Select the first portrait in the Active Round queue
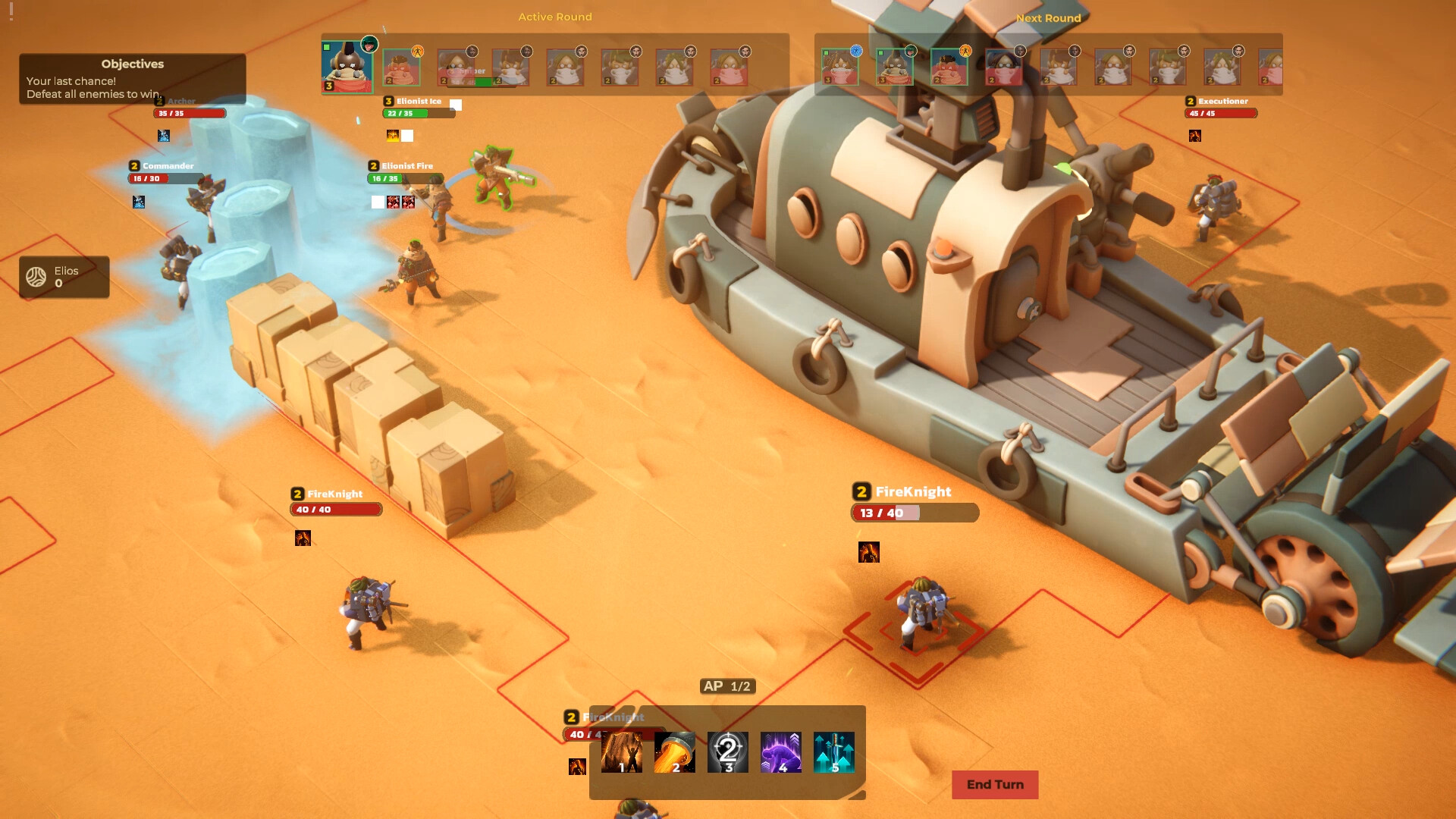1456x819 pixels. coord(347,66)
